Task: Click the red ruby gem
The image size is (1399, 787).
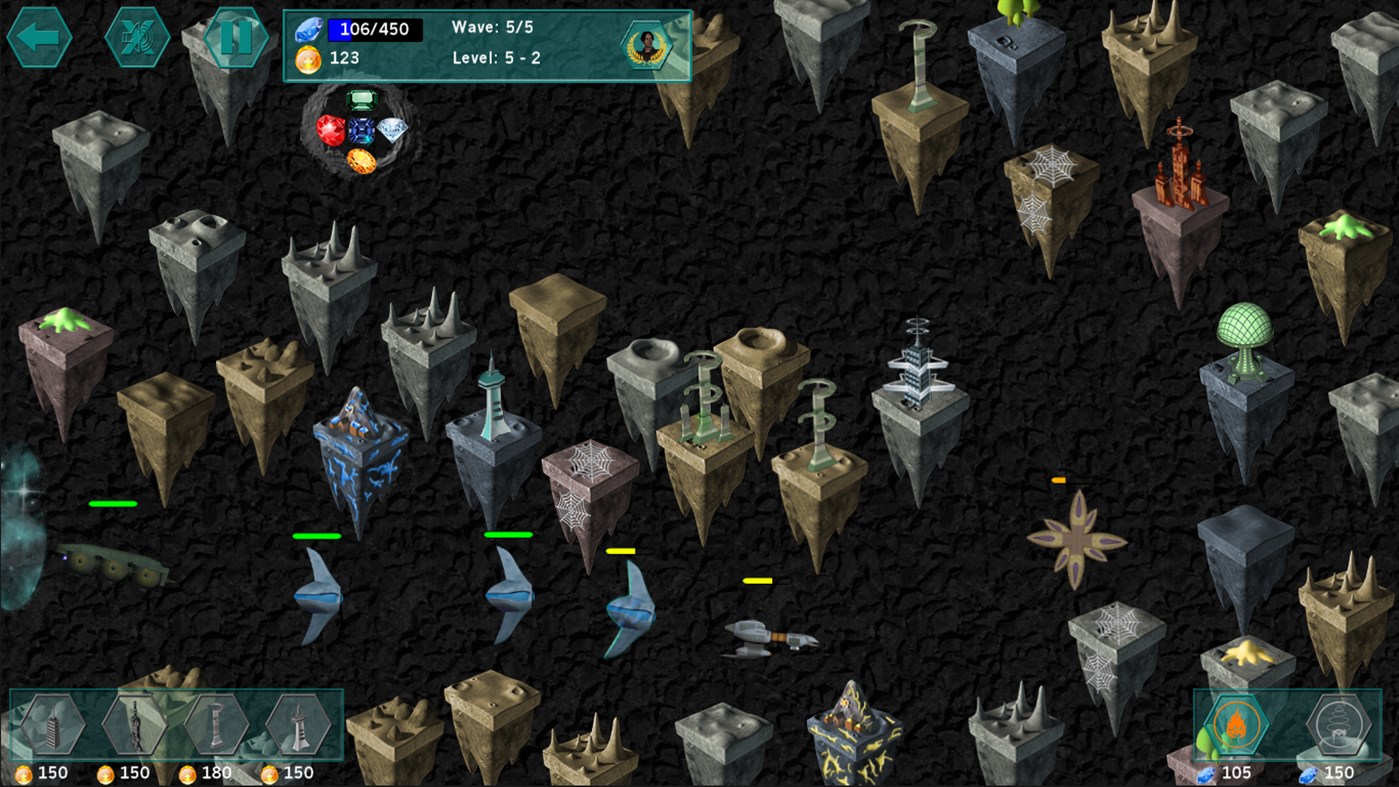Action: [330, 130]
